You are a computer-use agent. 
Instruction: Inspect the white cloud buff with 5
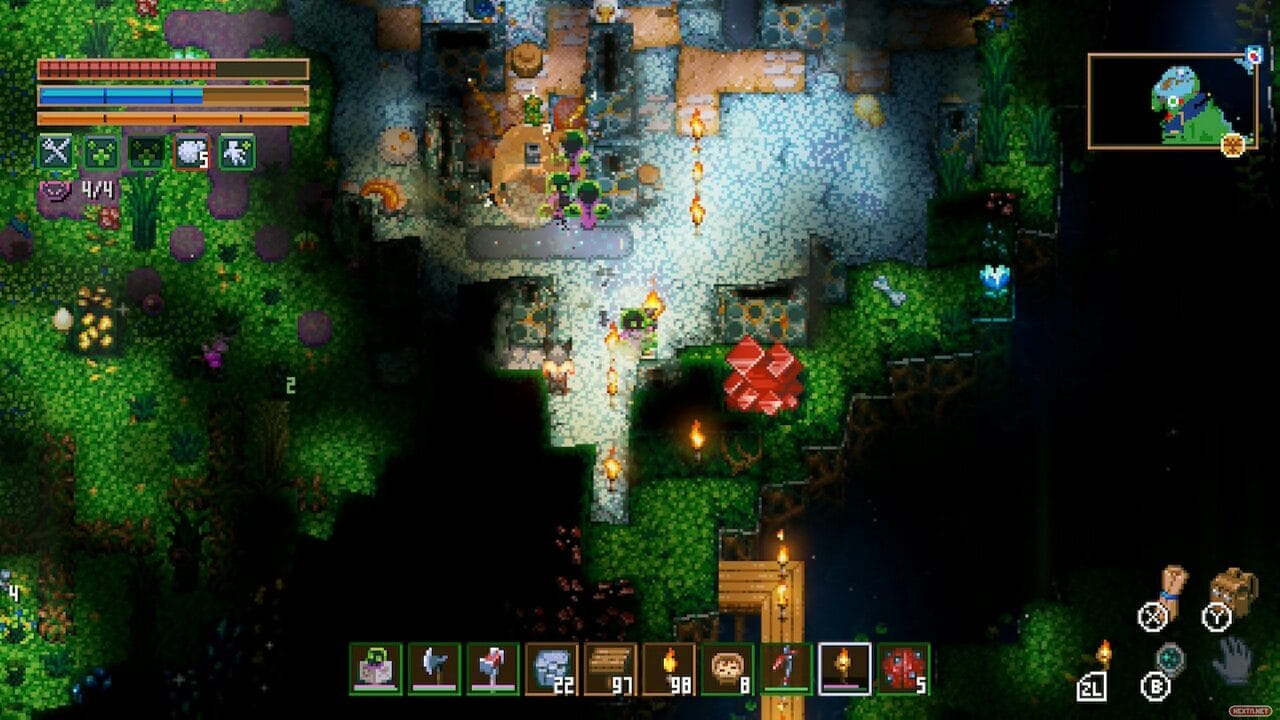[191, 152]
